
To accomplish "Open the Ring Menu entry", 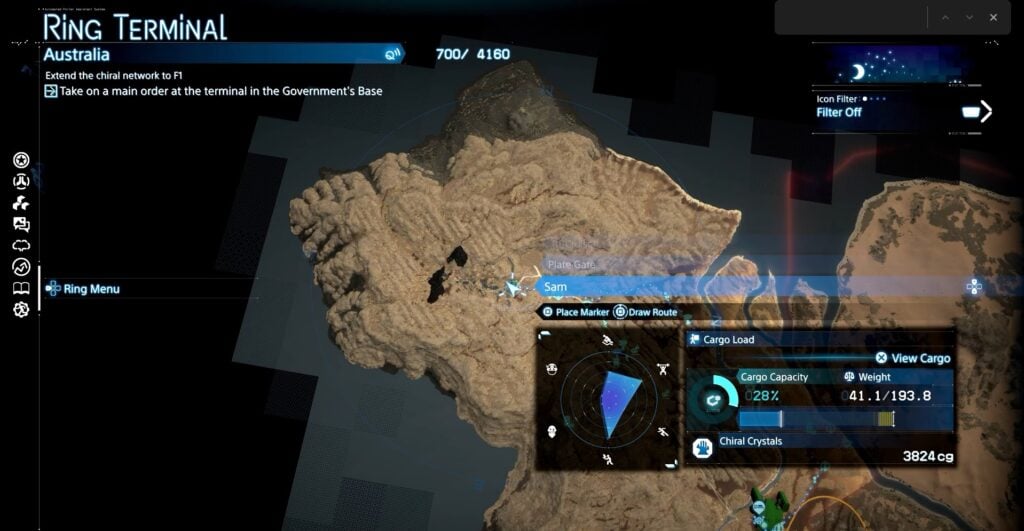I will click(90, 289).
